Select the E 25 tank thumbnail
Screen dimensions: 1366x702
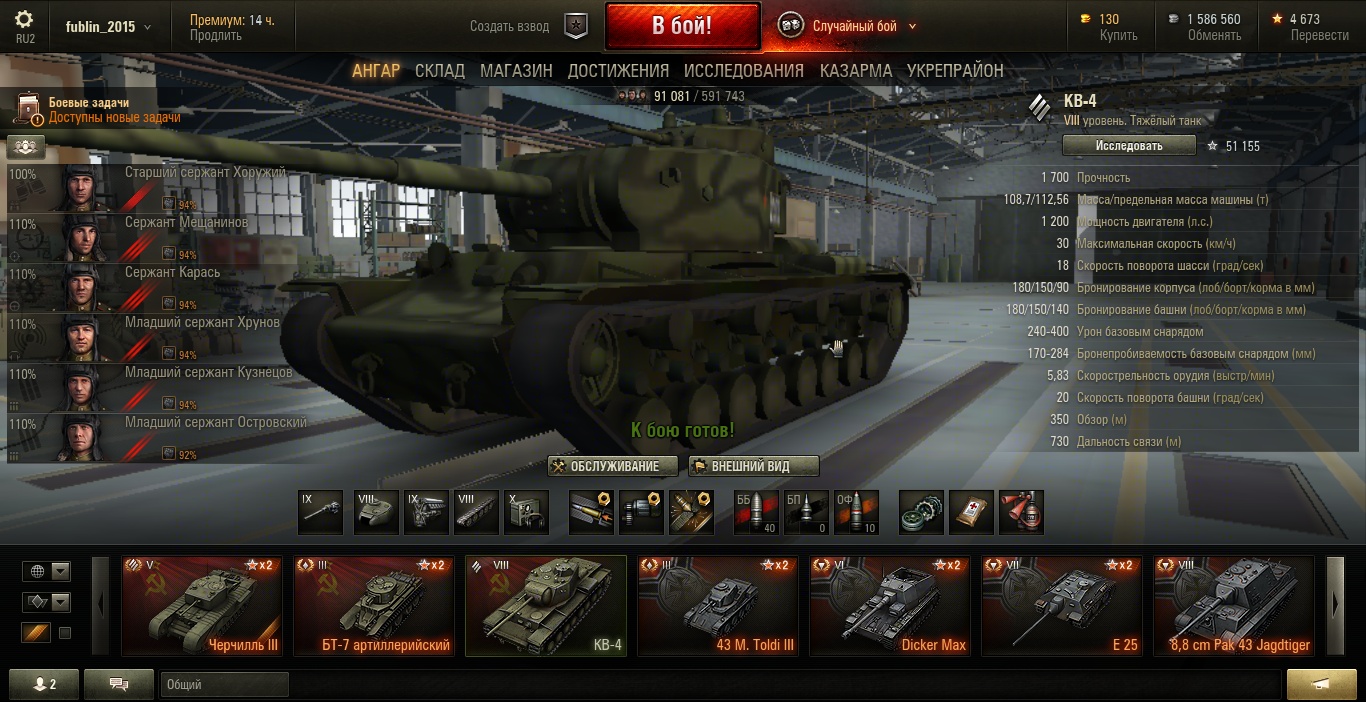(x=1062, y=606)
